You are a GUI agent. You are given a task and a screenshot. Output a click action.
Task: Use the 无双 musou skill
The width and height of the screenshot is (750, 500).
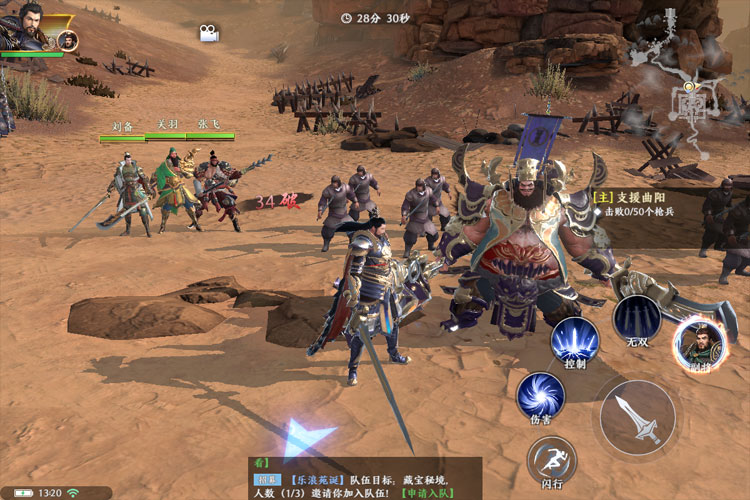637,317
